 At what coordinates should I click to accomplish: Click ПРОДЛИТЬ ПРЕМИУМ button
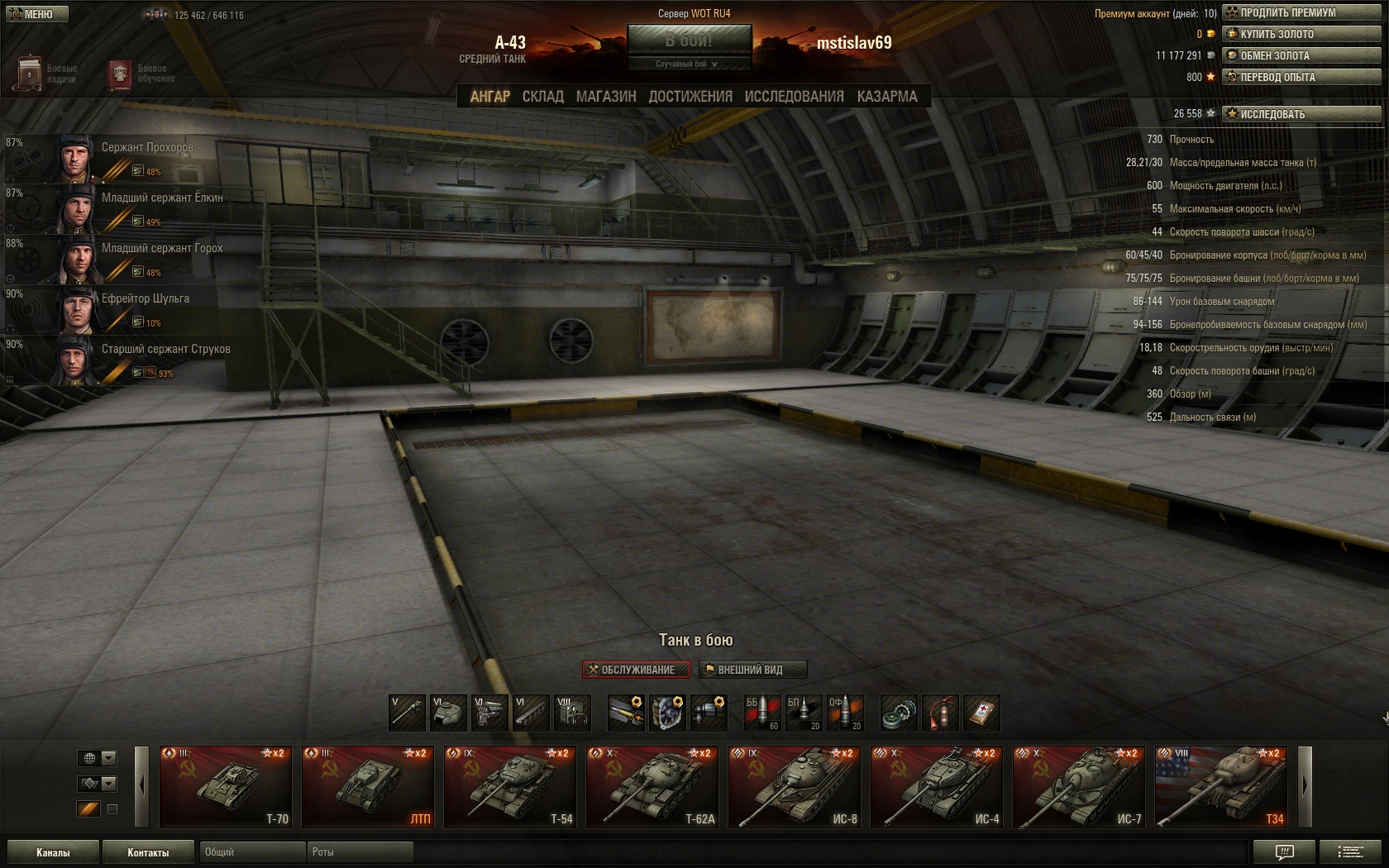point(1301,12)
